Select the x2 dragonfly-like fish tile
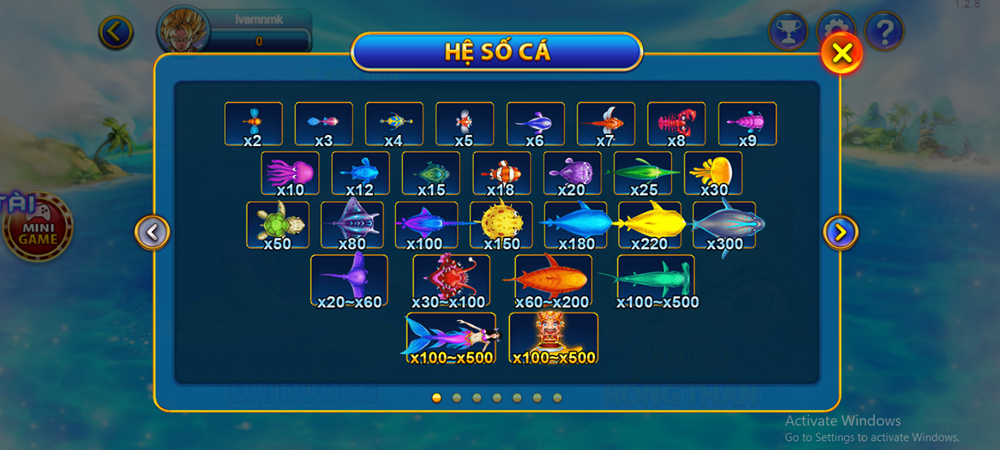The width and height of the screenshot is (1000, 450). click(253, 124)
